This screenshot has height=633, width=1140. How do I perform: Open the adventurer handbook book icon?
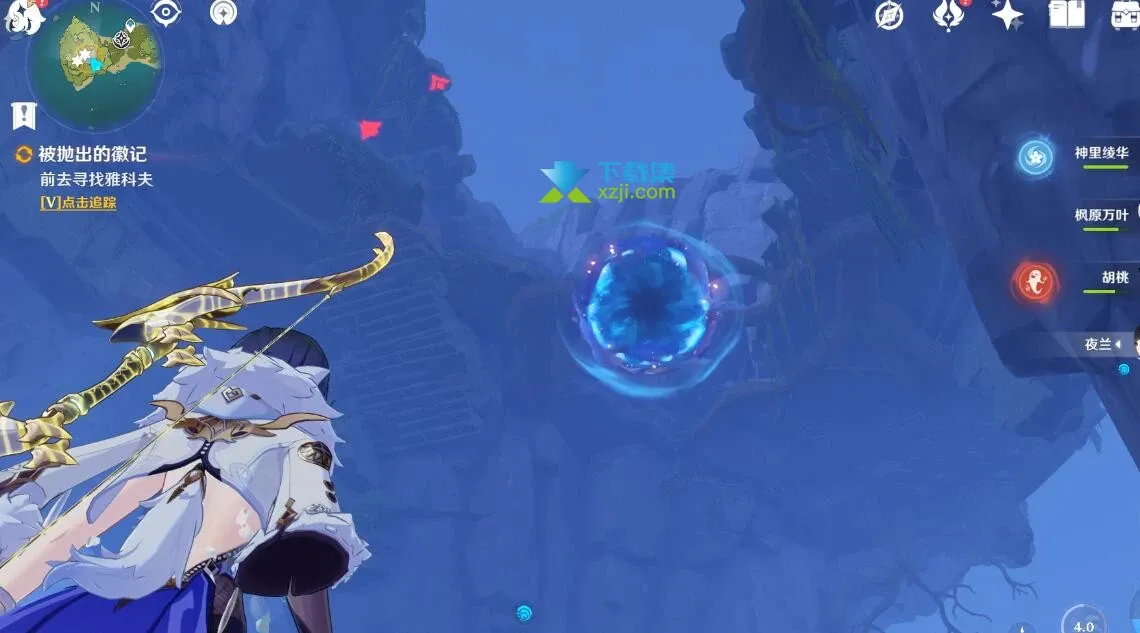pos(1066,14)
